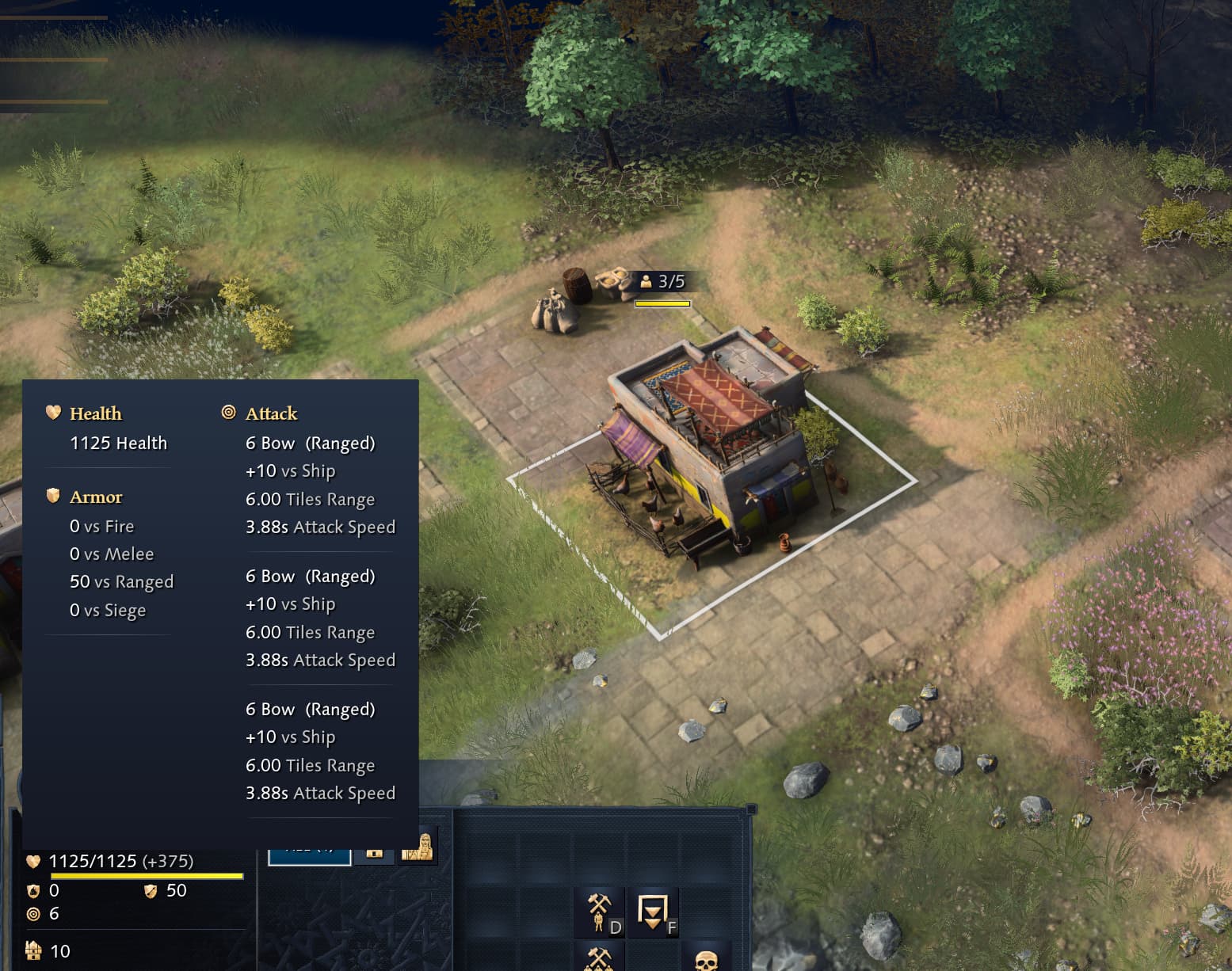Viewport: 1232px width, 971px height.
Task: Click the shield Armor heading icon in the tooltip
Action: [52, 496]
